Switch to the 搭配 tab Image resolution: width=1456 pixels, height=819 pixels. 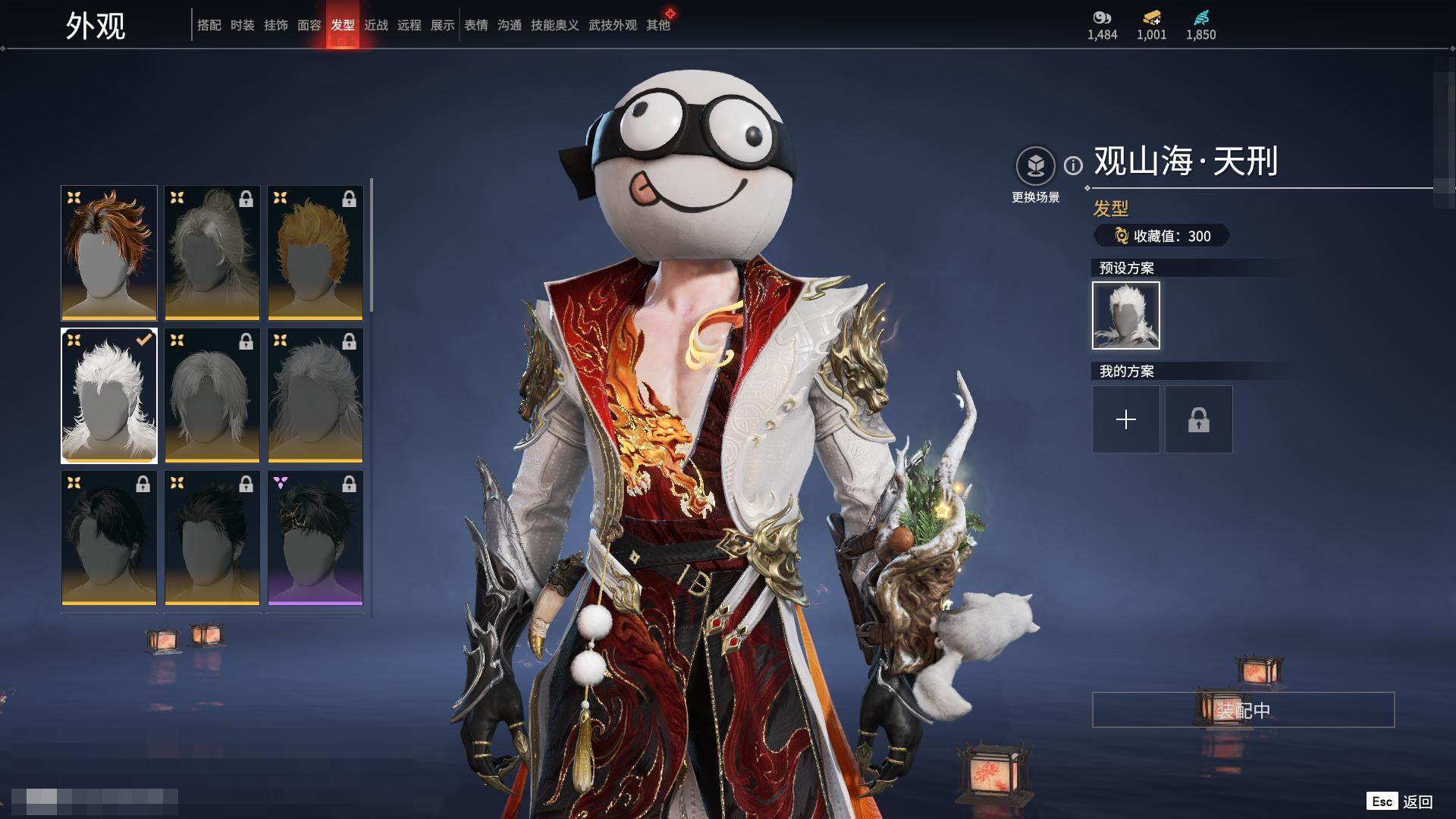pyautogui.click(x=209, y=25)
